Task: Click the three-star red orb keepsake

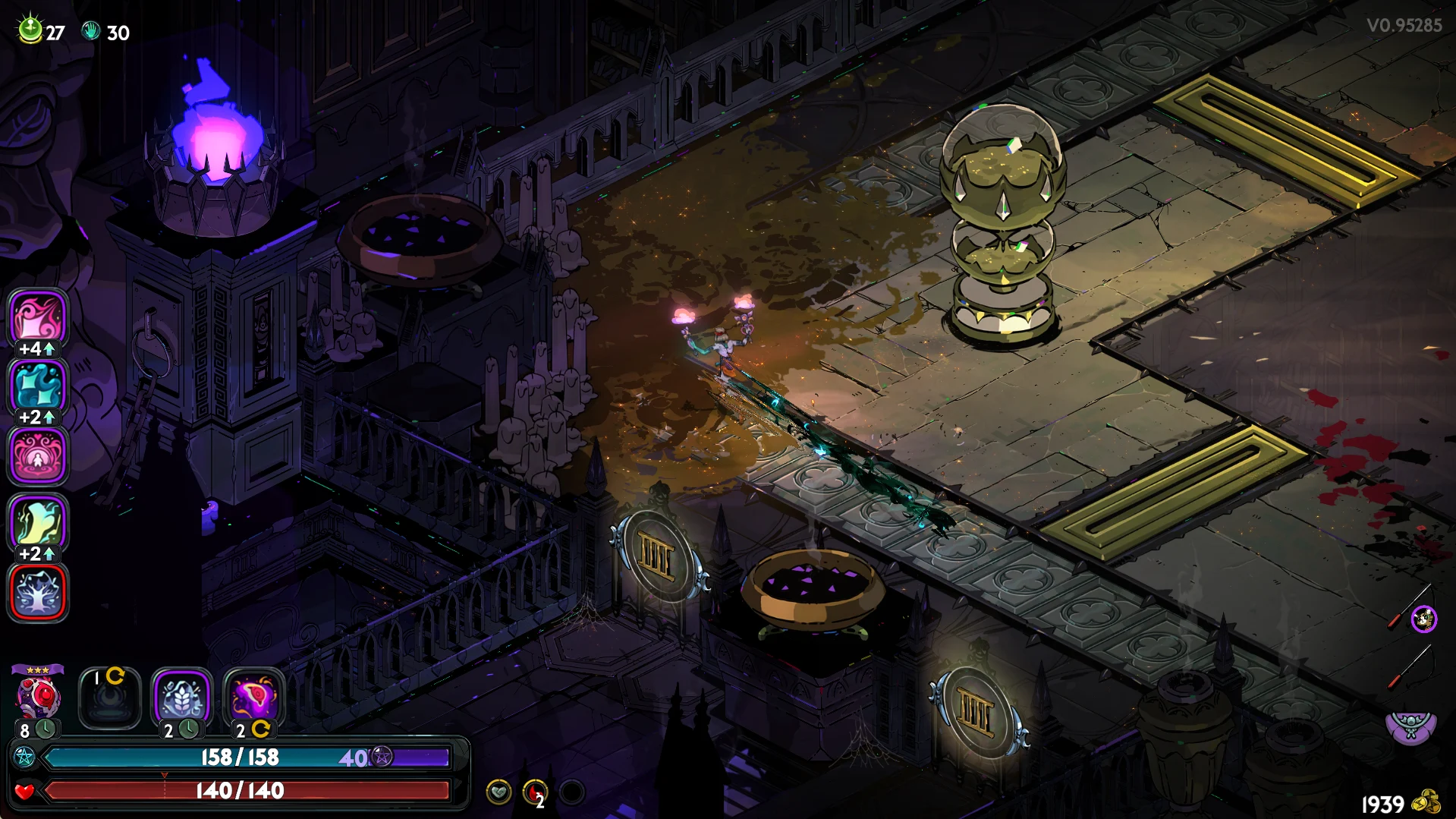Action: pyautogui.click(x=38, y=697)
